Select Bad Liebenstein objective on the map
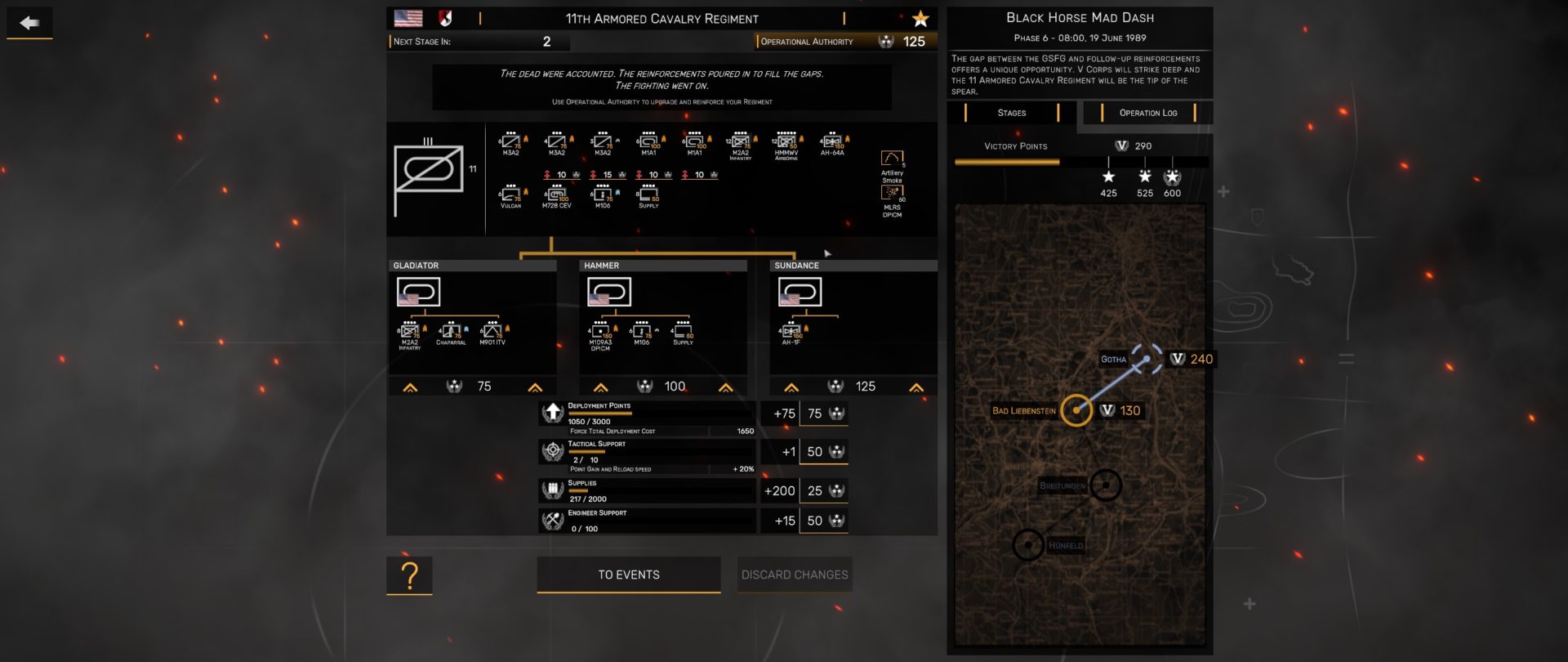Image resolution: width=1568 pixels, height=662 pixels. (x=1078, y=411)
